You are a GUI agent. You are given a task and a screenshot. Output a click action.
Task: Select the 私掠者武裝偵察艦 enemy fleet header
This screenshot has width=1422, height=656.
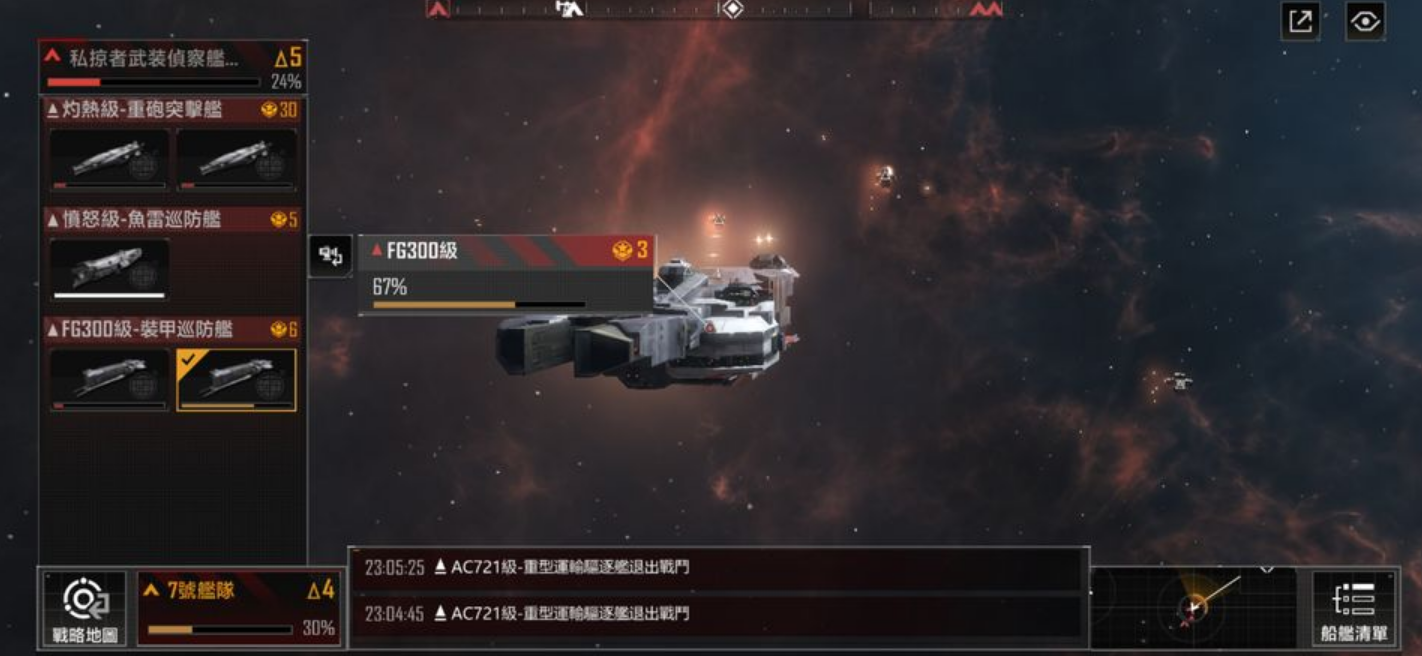pos(172,66)
